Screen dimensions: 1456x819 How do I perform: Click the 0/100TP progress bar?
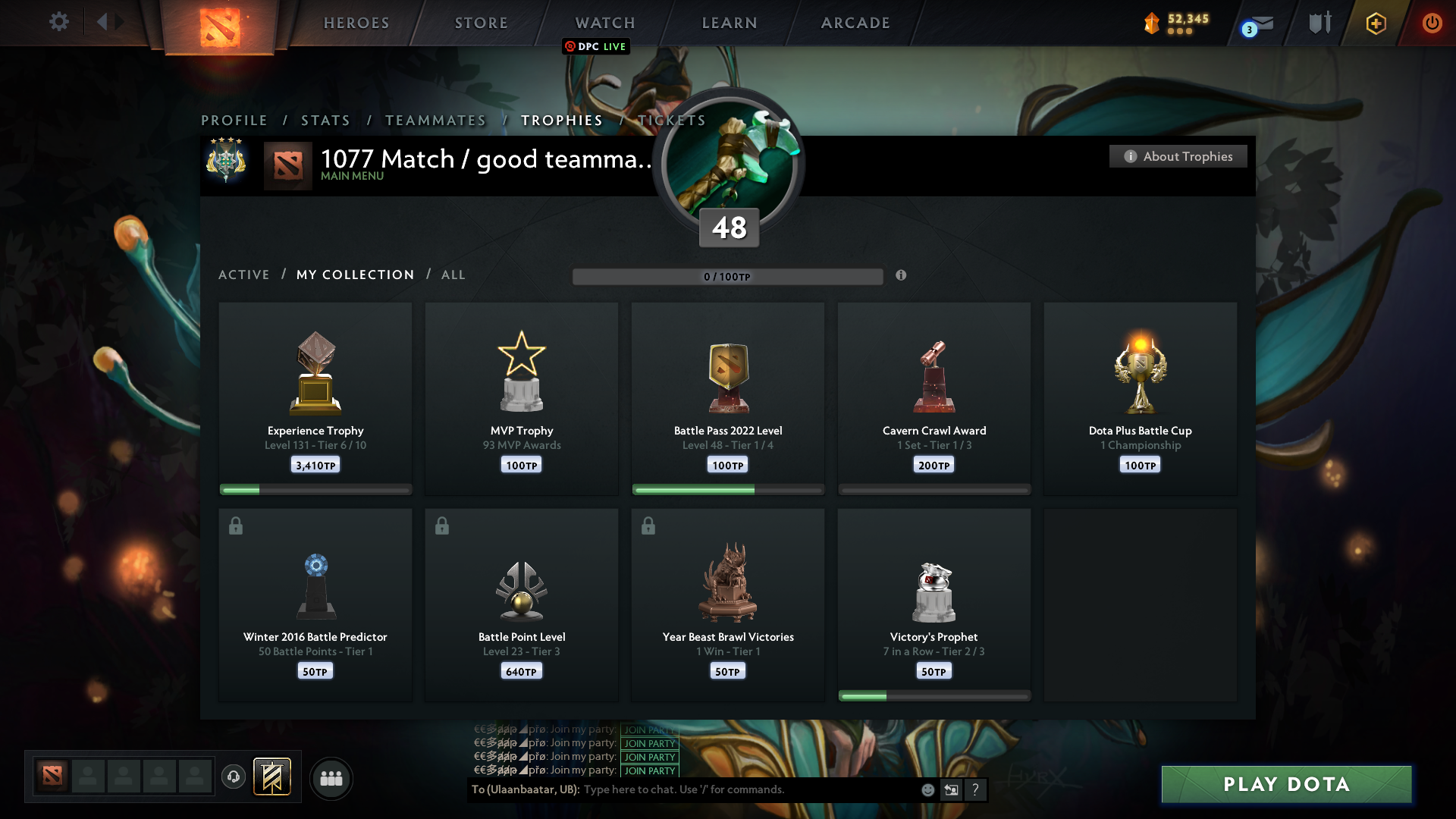(727, 276)
